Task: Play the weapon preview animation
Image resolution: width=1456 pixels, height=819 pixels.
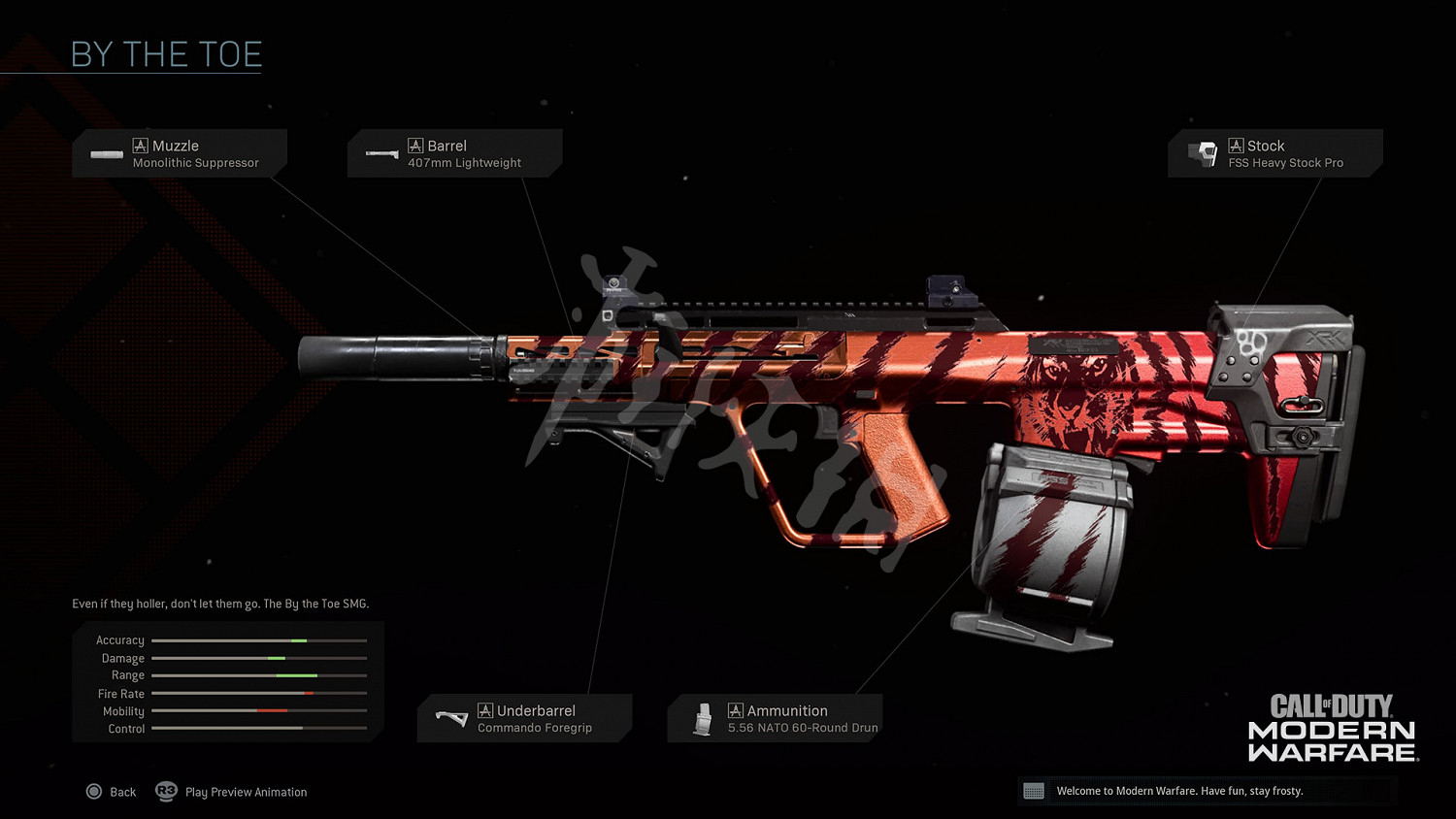Action: tap(232, 792)
